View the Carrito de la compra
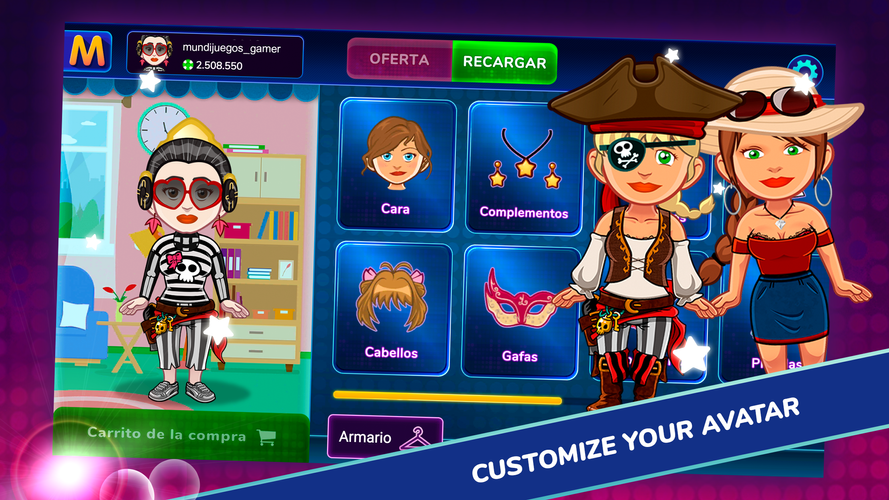Image resolution: width=889 pixels, height=500 pixels. (180, 435)
